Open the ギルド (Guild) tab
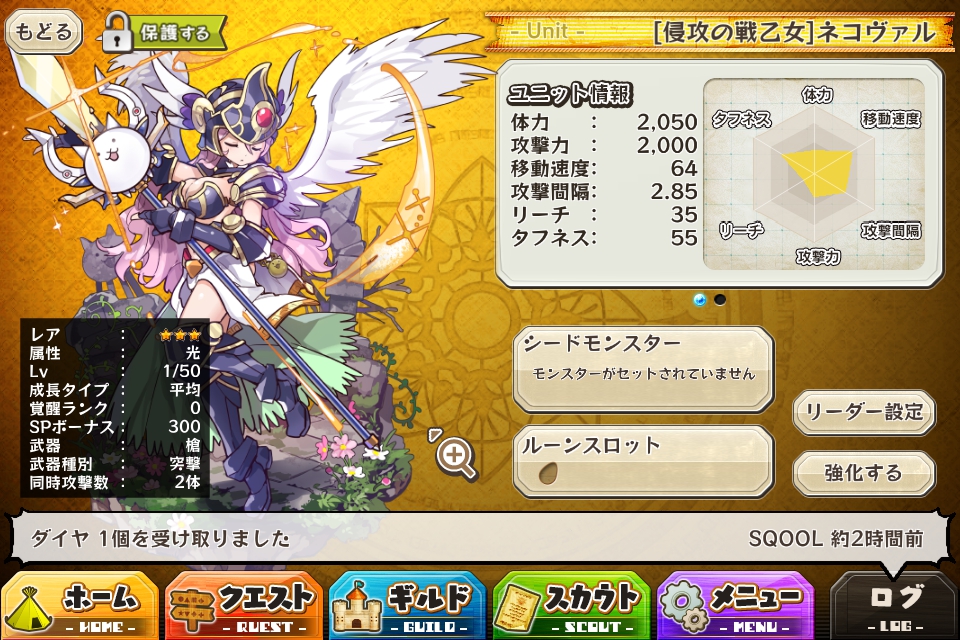The image size is (960, 640). point(408,604)
